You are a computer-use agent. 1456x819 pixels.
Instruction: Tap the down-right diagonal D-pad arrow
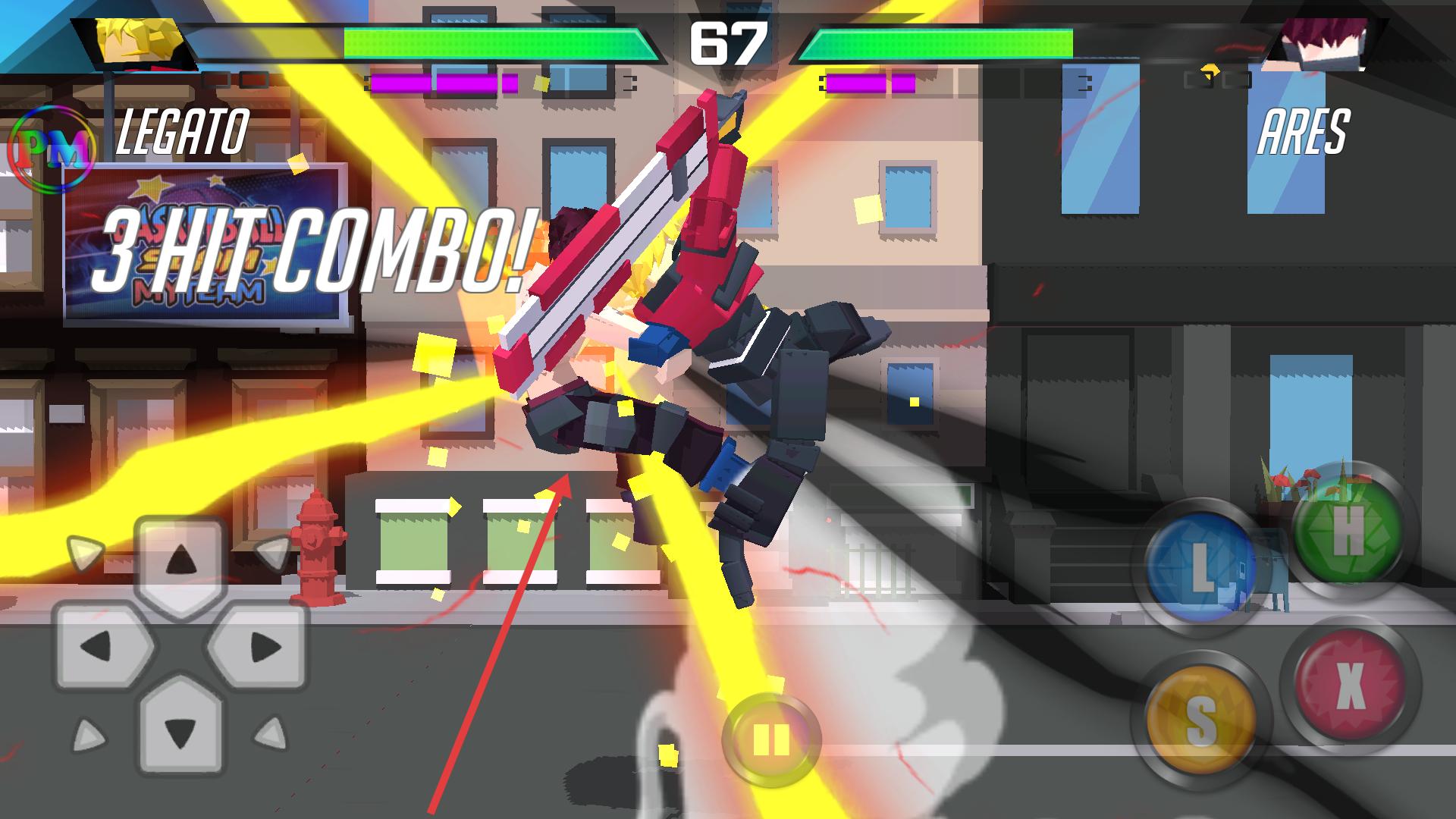click(271, 735)
